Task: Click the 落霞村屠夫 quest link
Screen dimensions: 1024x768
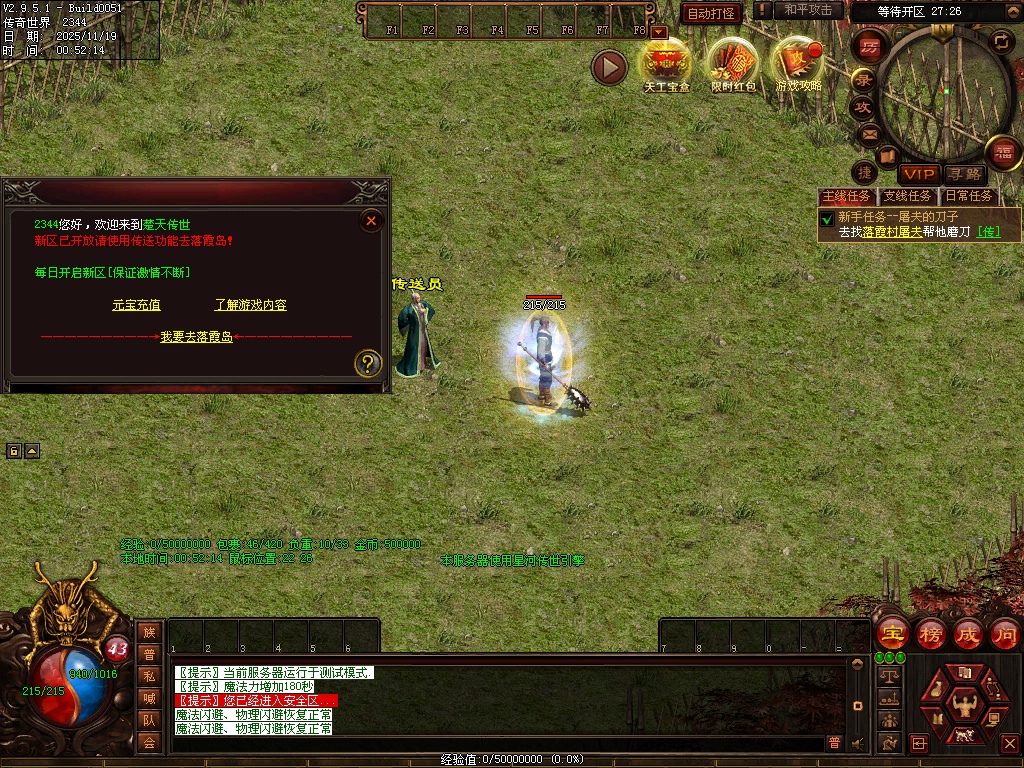Action: pos(892,232)
